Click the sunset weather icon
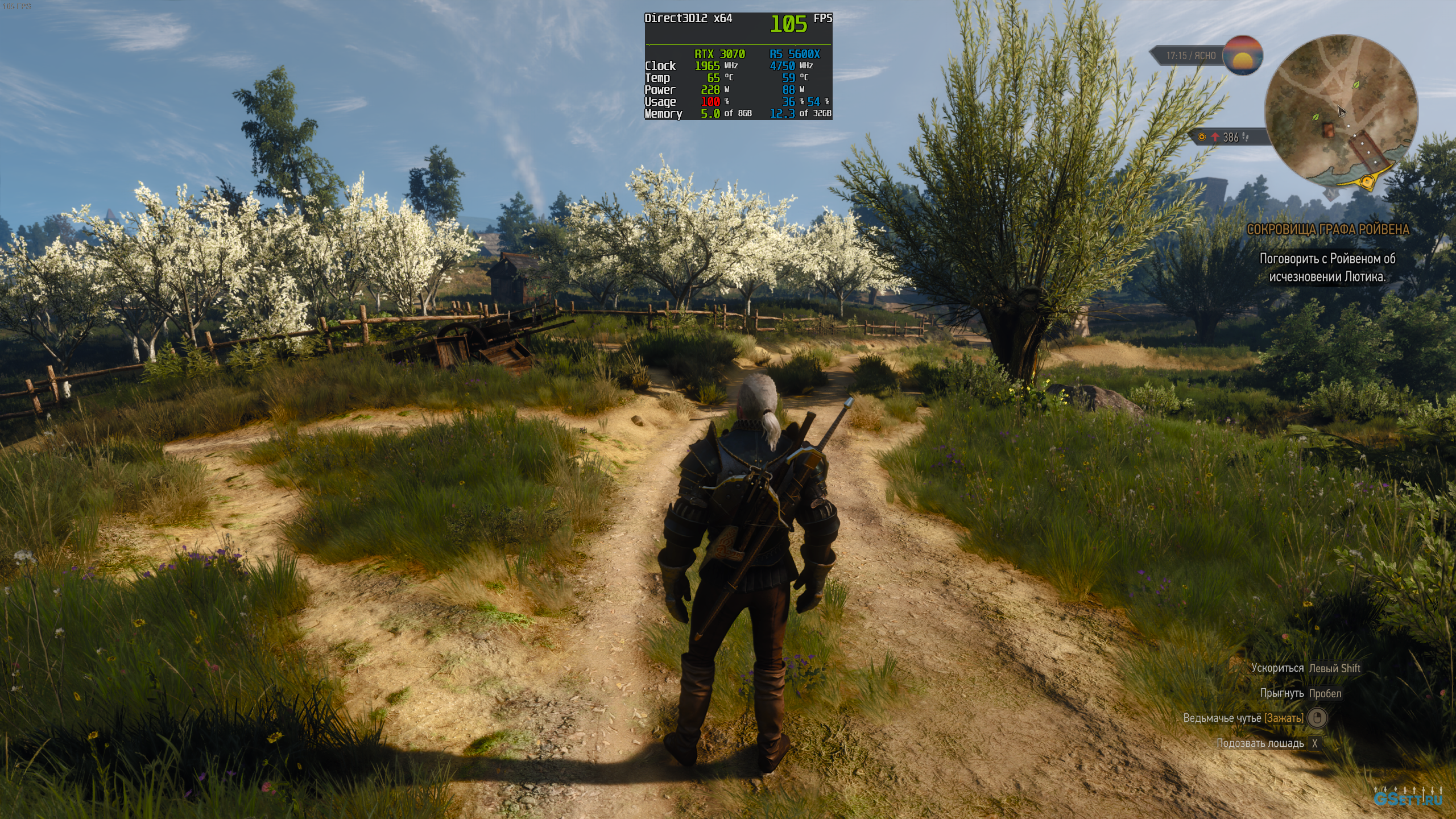 (1243, 56)
